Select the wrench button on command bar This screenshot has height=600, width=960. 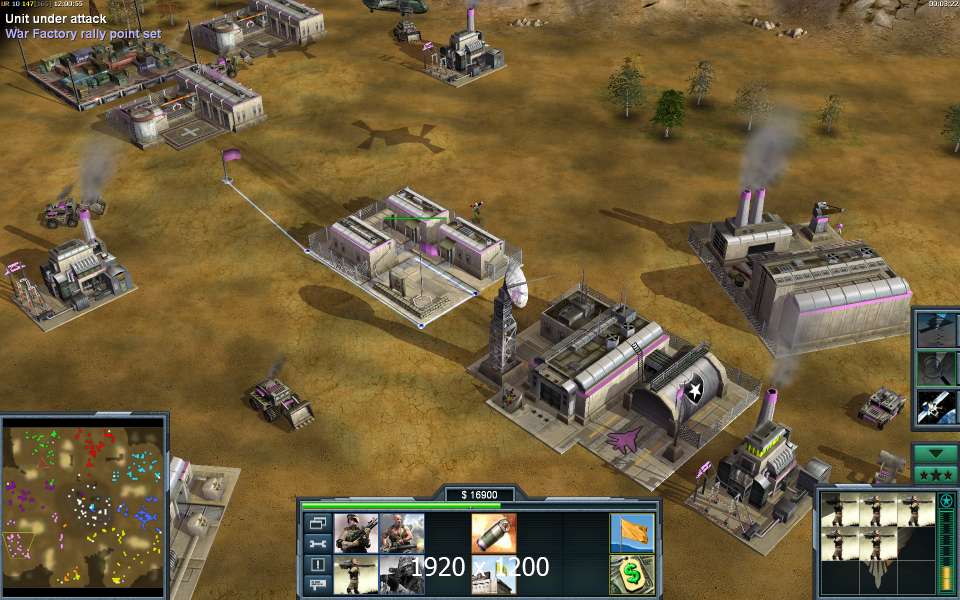(x=317, y=543)
